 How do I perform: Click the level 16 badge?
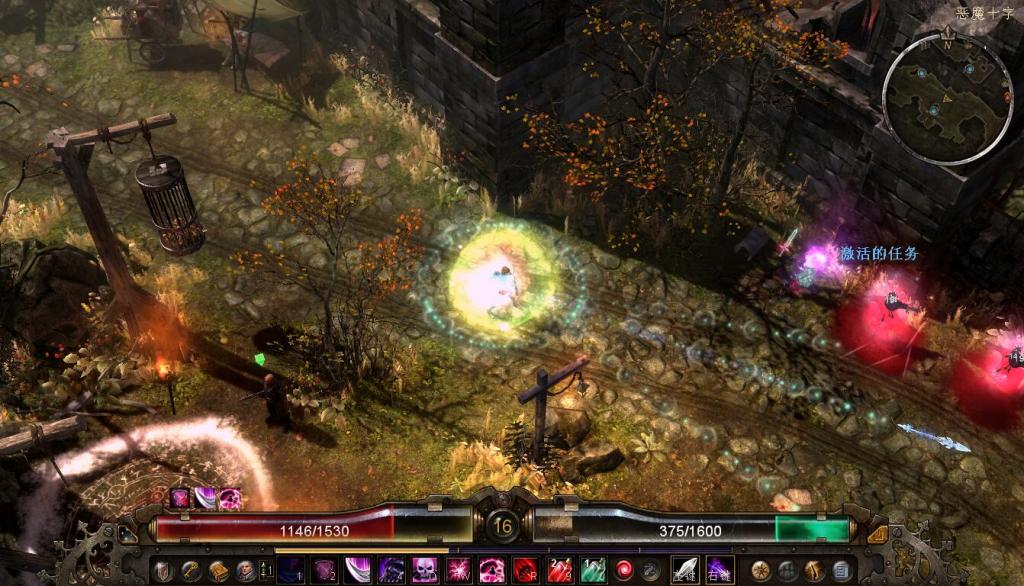pyautogui.click(x=503, y=526)
